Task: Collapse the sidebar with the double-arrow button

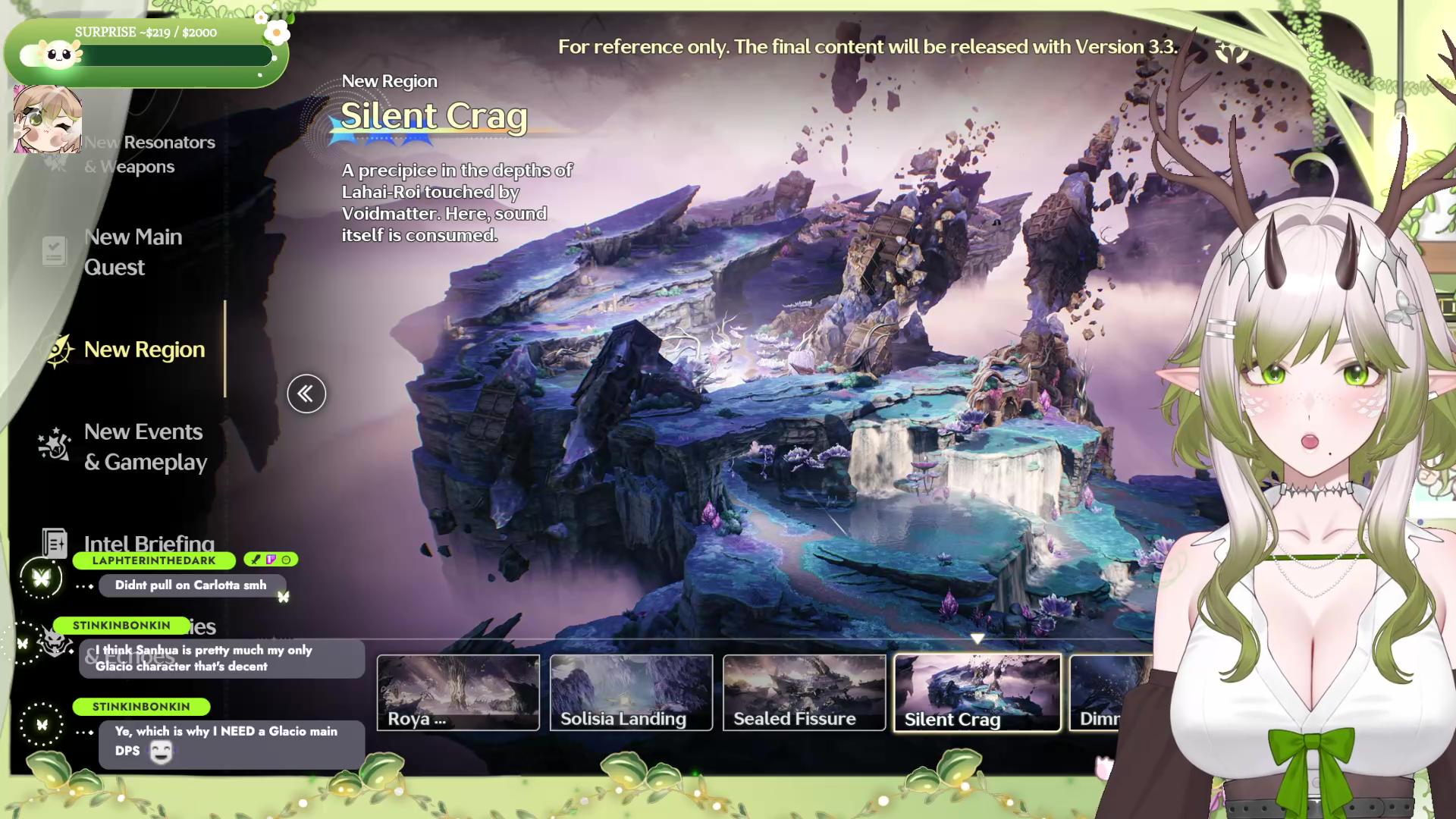Action: pyautogui.click(x=306, y=394)
